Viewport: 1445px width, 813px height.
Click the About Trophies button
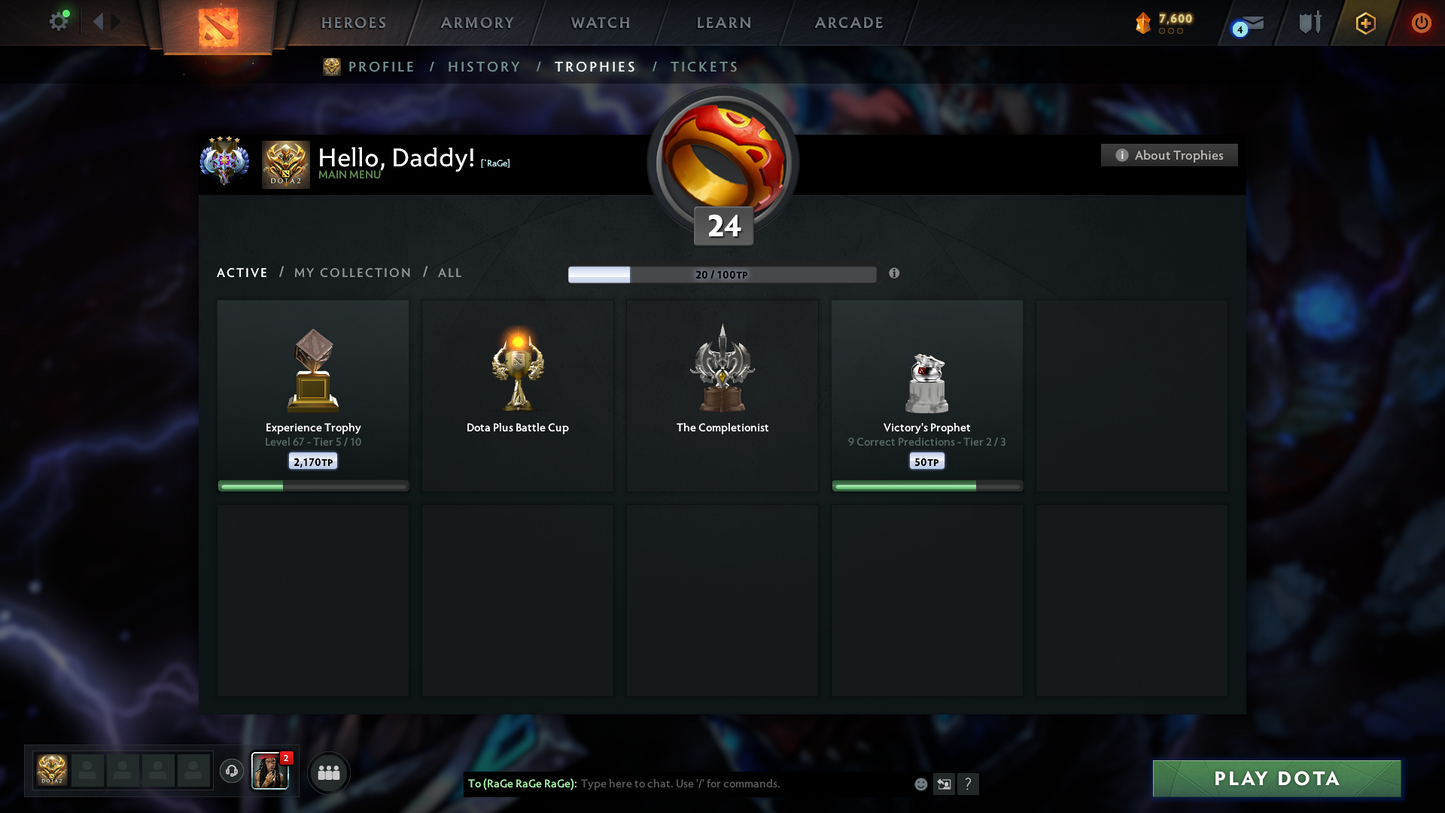coord(1169,155)
